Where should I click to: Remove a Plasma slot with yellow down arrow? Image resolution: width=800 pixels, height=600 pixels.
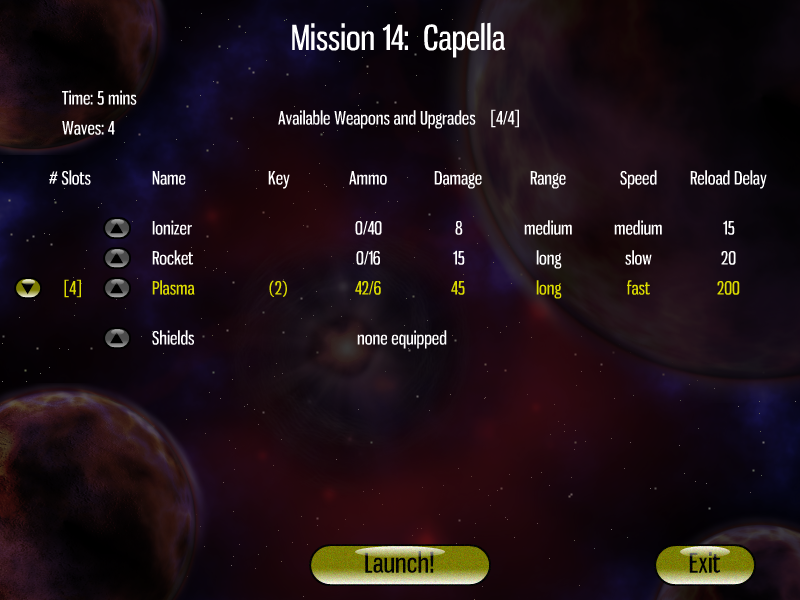pos(28,289)
